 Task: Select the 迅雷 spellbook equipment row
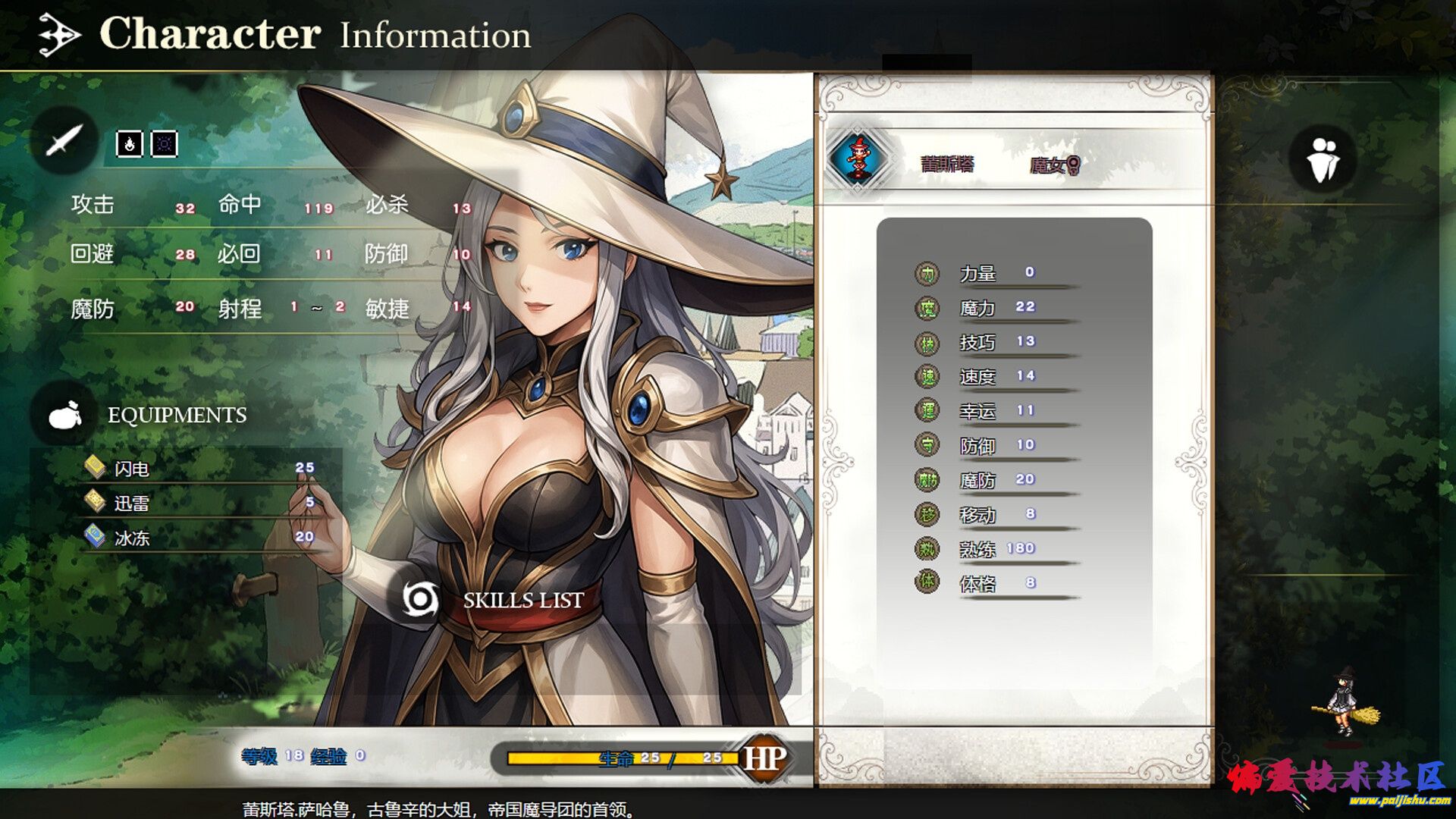click(199, 503)
